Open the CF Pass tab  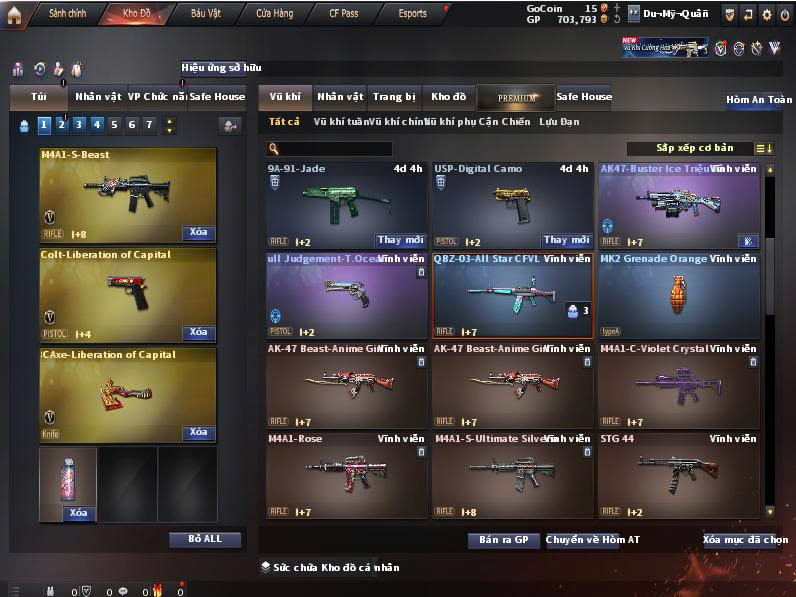343,14
